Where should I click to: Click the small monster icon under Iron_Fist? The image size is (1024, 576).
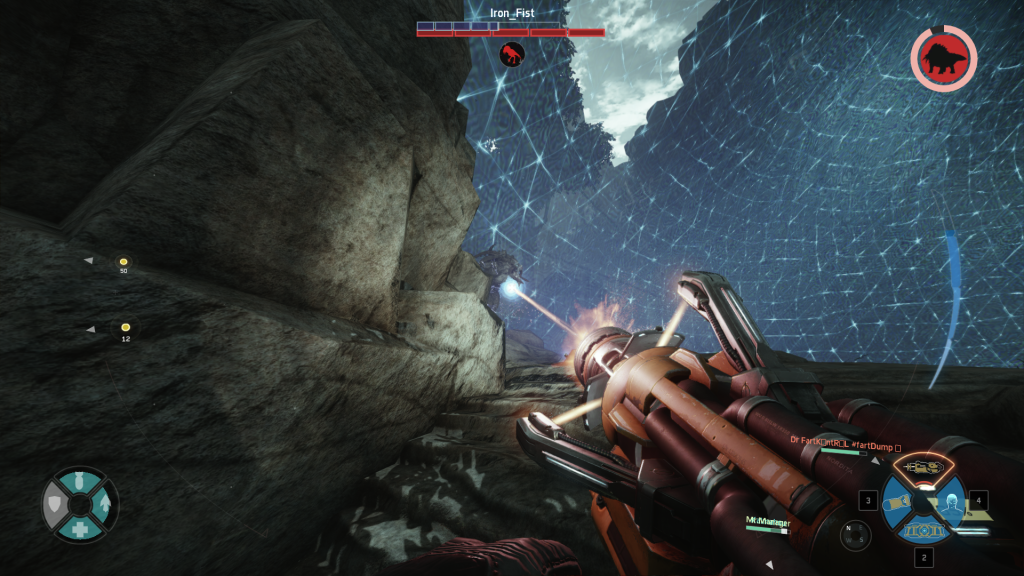click(512, 54)
